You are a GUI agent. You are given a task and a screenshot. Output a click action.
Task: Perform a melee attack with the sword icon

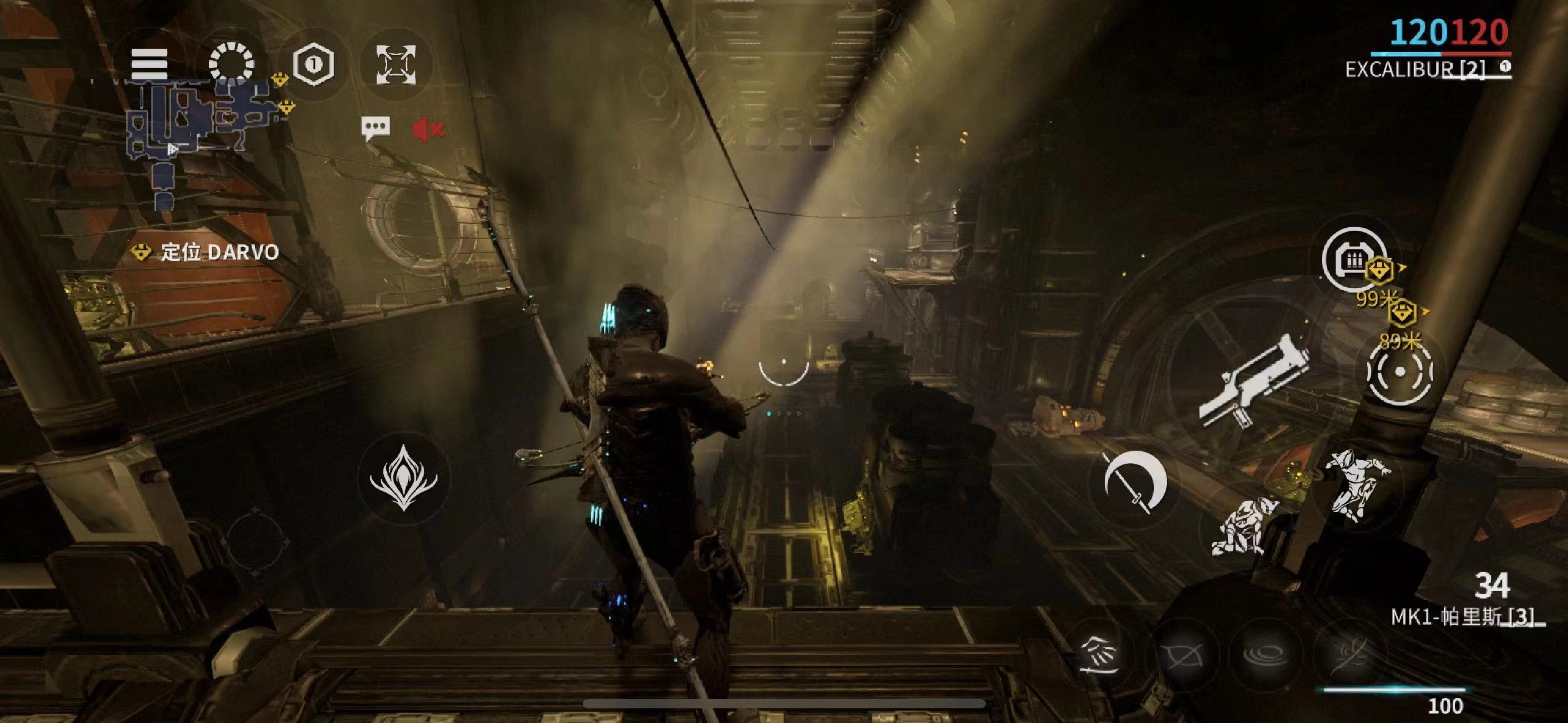point(1134,483)
